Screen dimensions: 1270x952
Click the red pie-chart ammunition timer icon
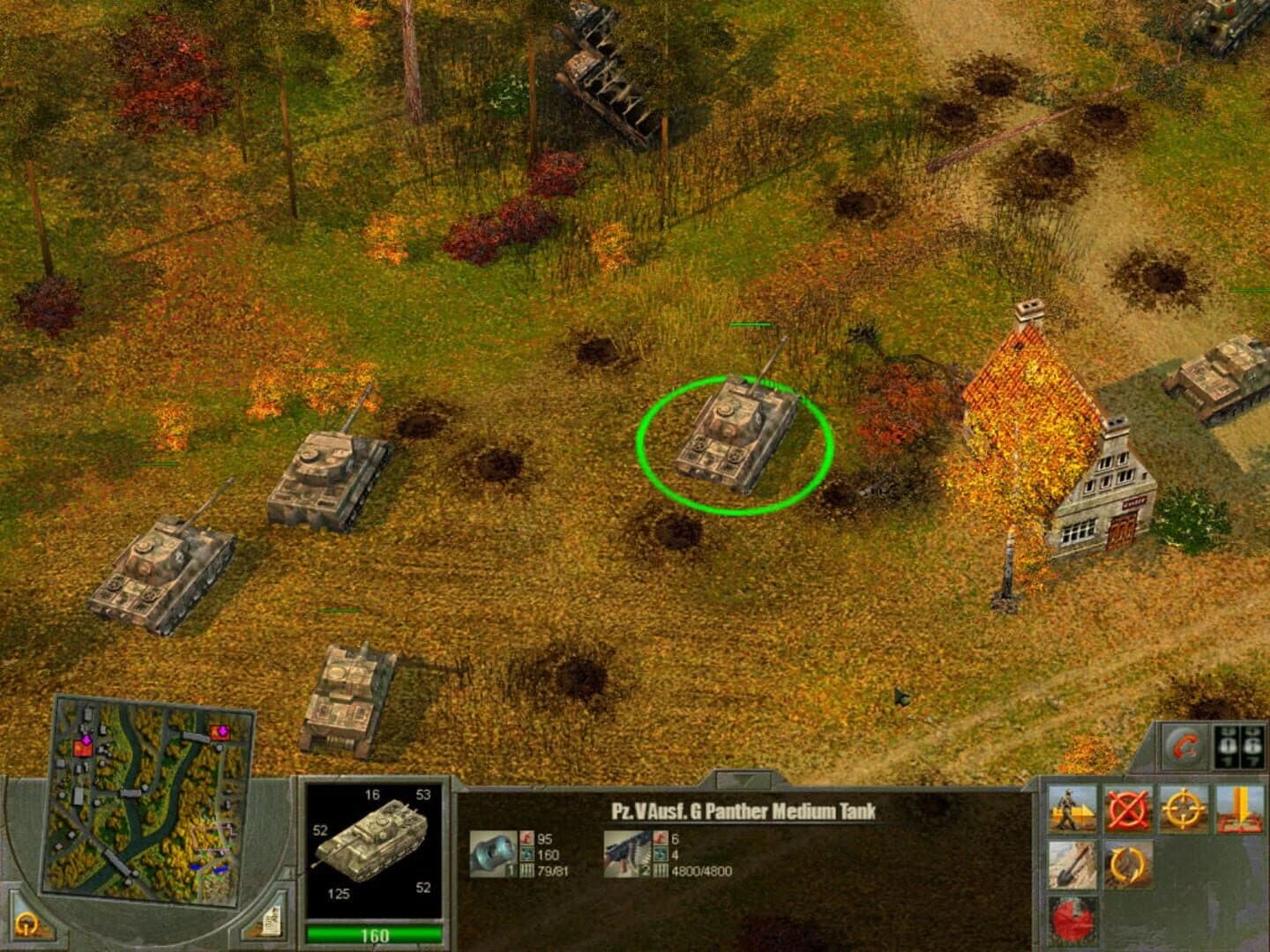point(1072,918)
